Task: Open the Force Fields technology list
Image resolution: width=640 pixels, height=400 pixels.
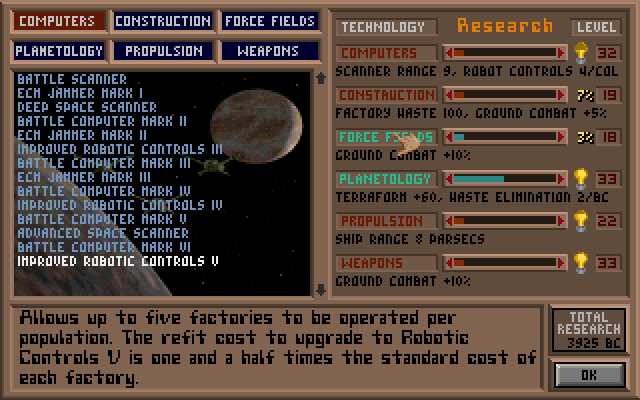Action: click(x=270, y=21)
